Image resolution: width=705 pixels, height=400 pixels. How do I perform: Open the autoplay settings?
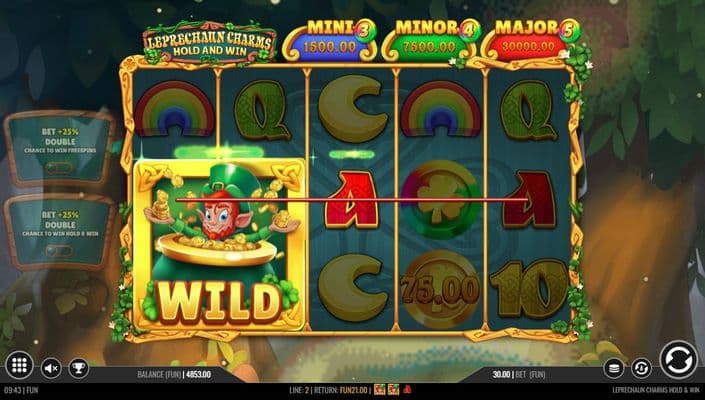(x=641, y=368)
